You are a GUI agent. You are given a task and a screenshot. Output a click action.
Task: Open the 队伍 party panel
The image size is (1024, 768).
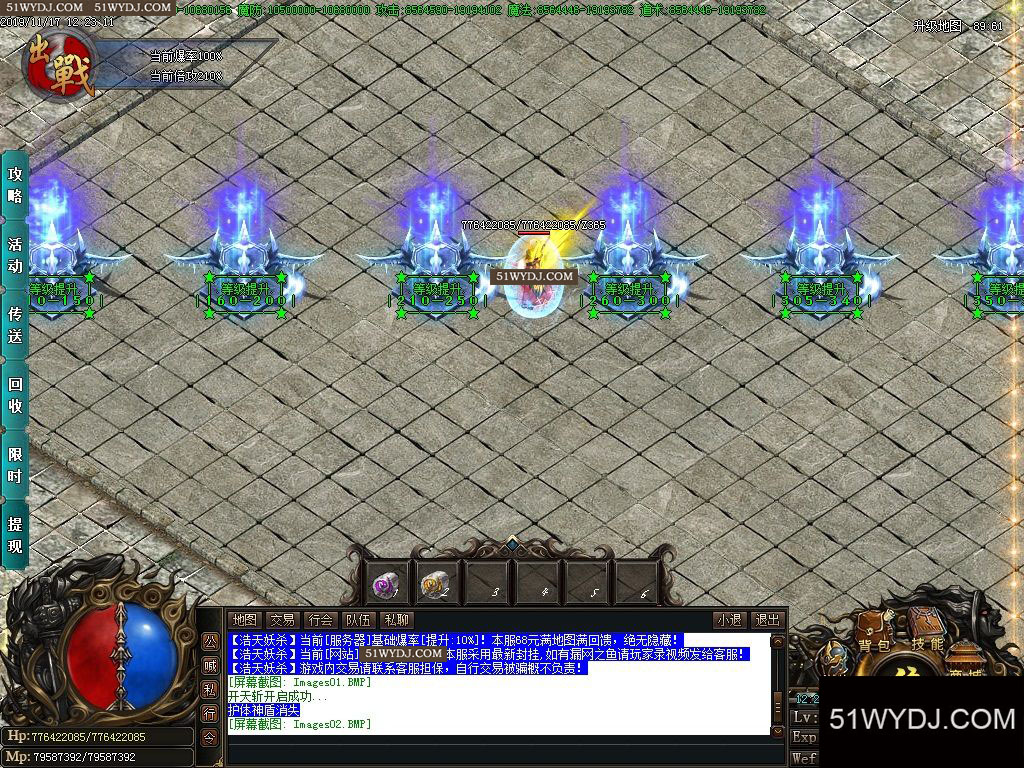point(358,620)
